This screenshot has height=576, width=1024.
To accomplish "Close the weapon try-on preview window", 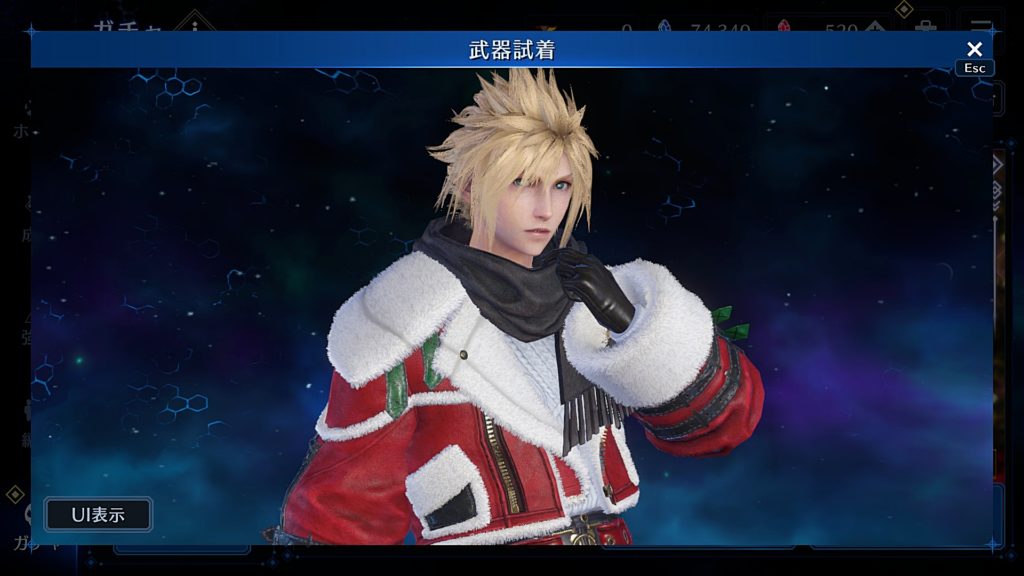I will 974,49.
